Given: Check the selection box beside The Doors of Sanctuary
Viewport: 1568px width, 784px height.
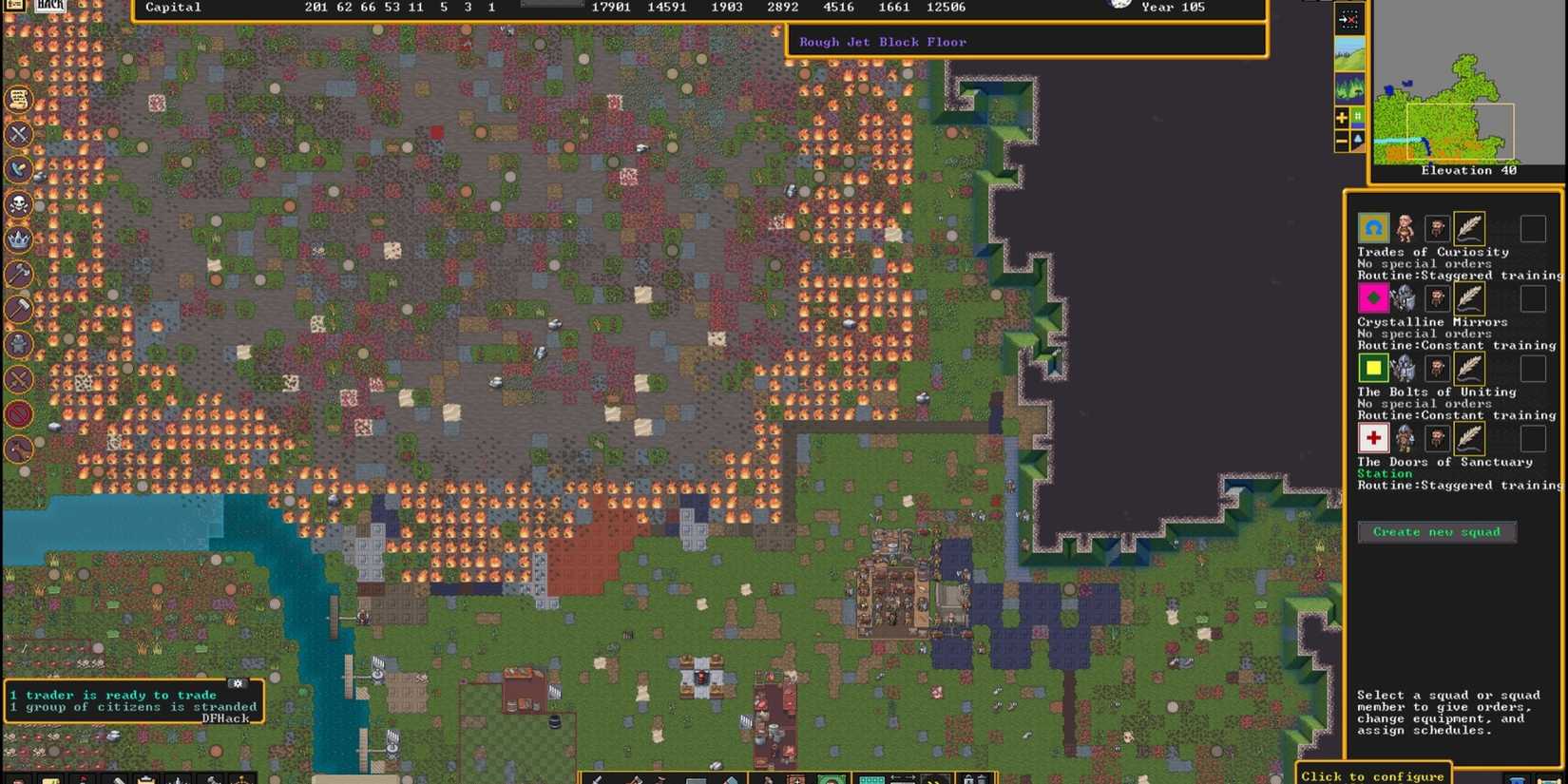Looking at the screenshot, I should (x=1534, y=438).
